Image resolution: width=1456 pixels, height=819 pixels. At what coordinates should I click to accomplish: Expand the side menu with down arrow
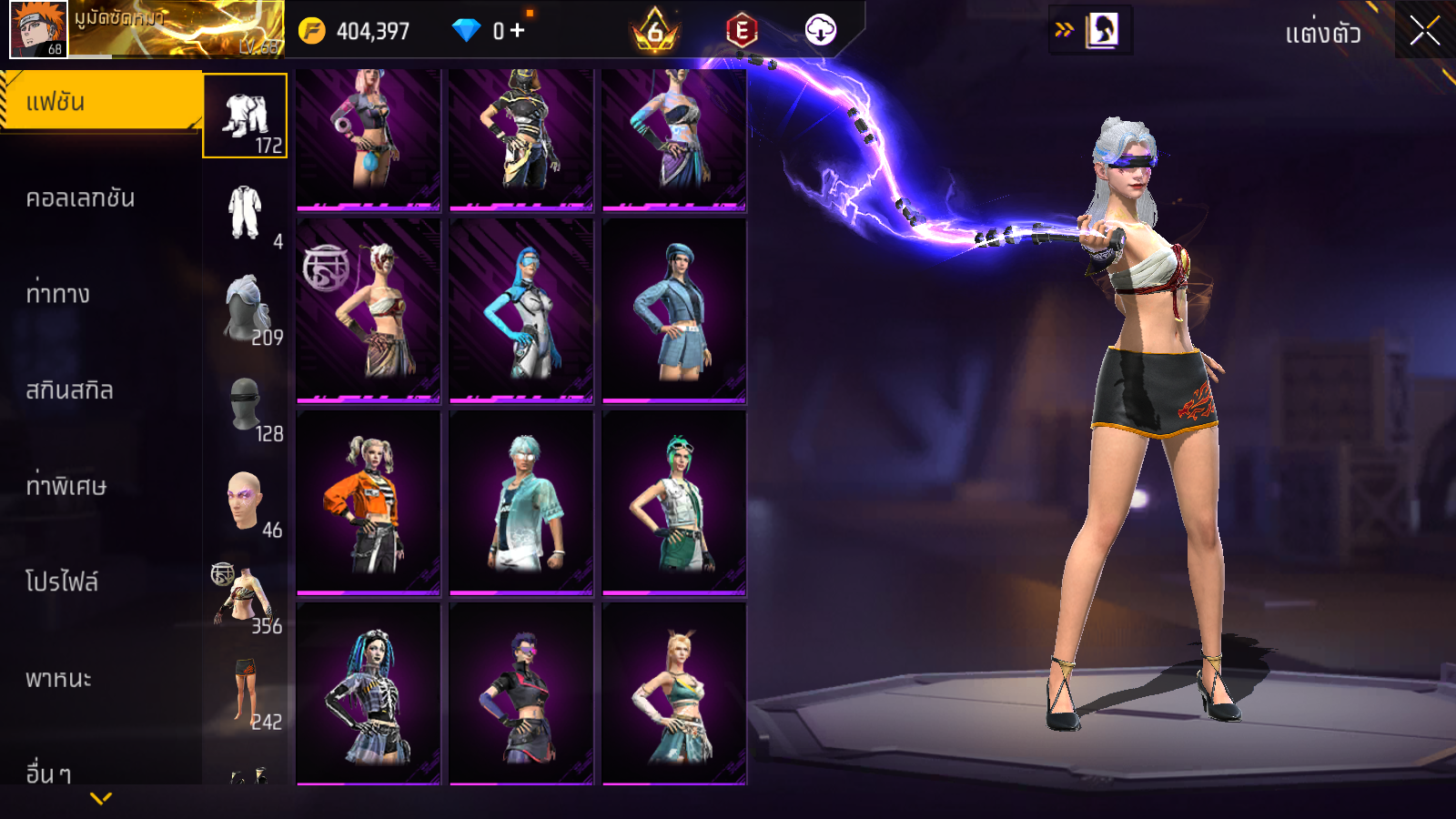tap(101, 798)
